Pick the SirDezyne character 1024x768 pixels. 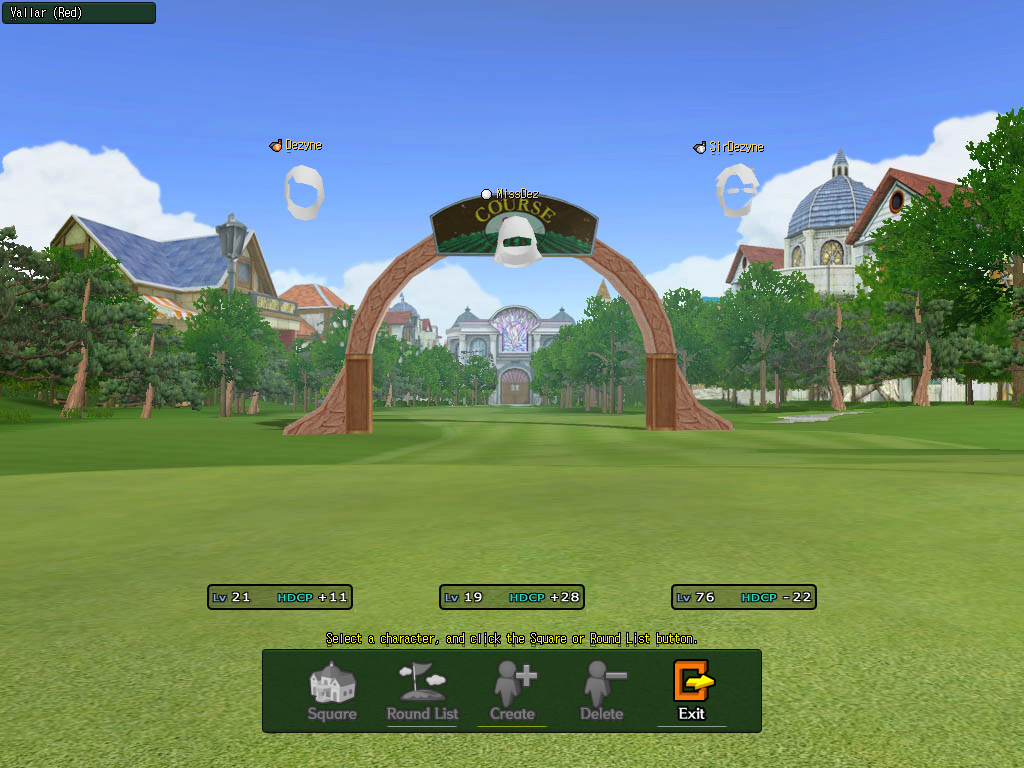click(736, 190)
